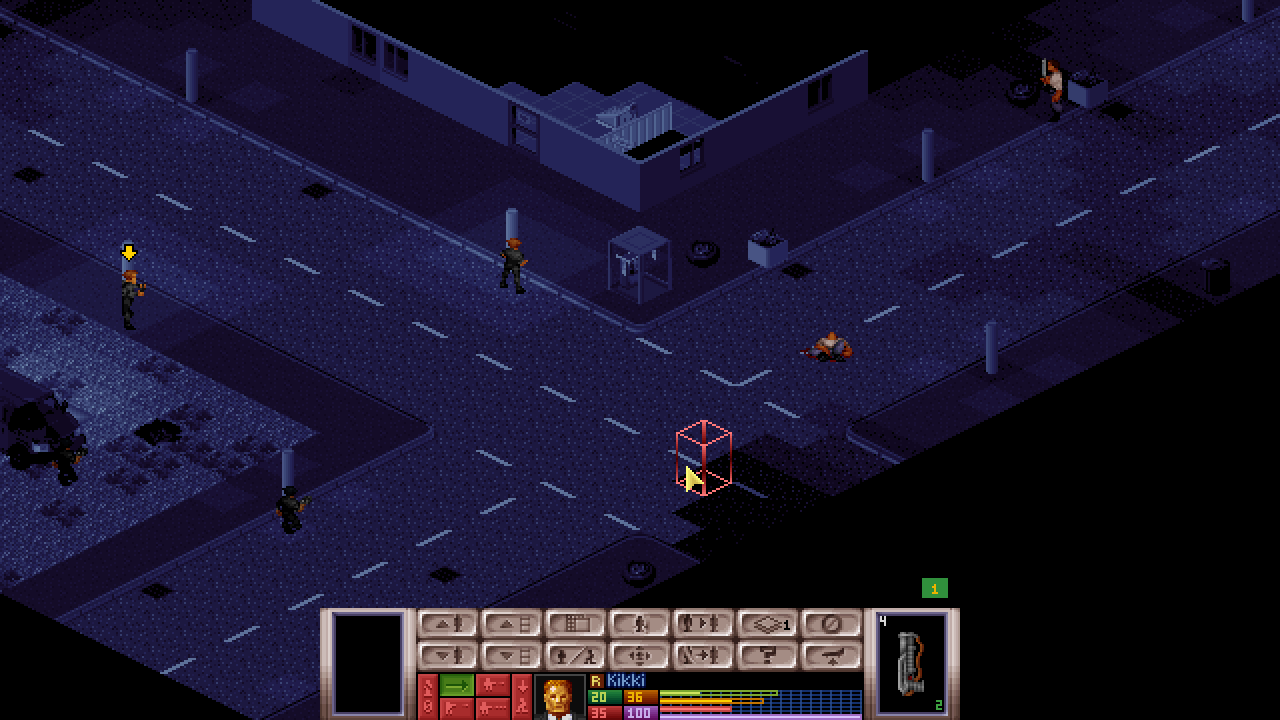Click the aircraft abort mission button
This screenshot has height=720, width=1280.
click(831, 656)
